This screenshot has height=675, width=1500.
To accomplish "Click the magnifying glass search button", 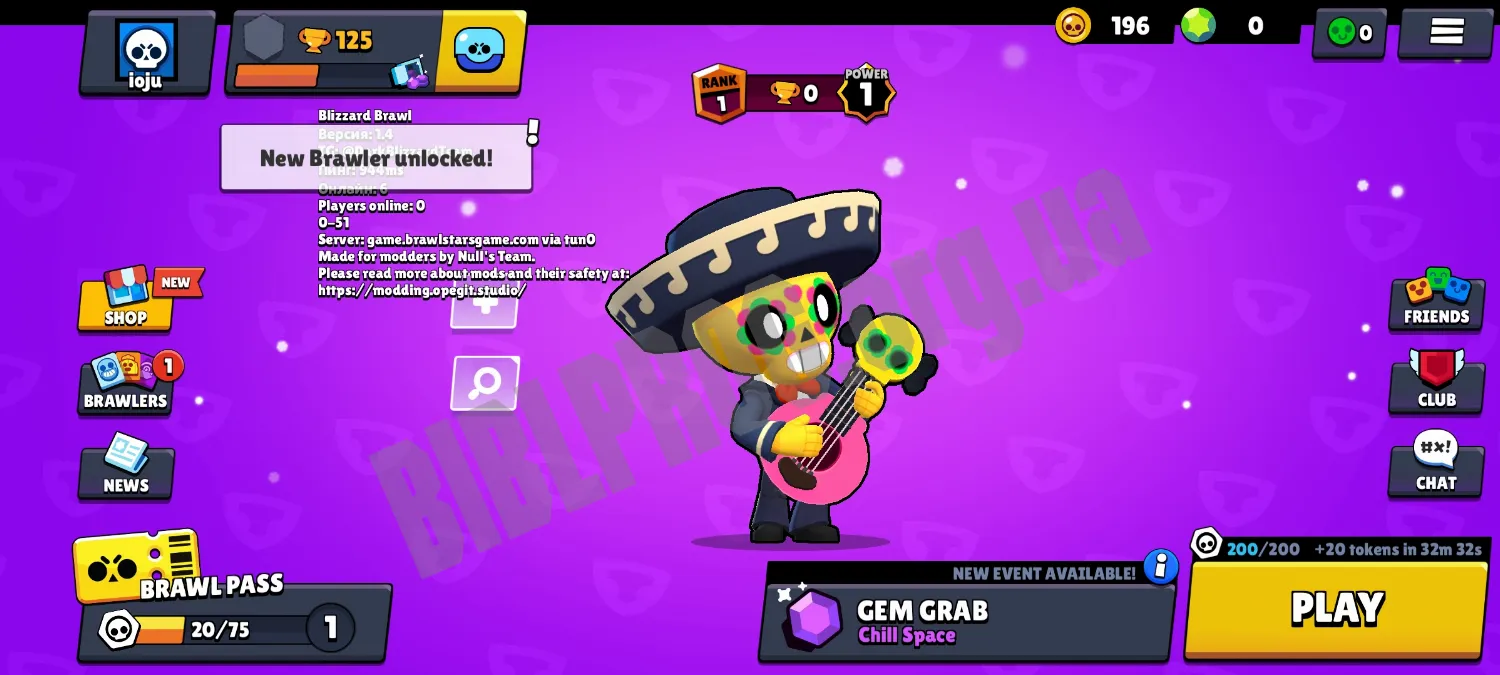I will coord(485,382).
